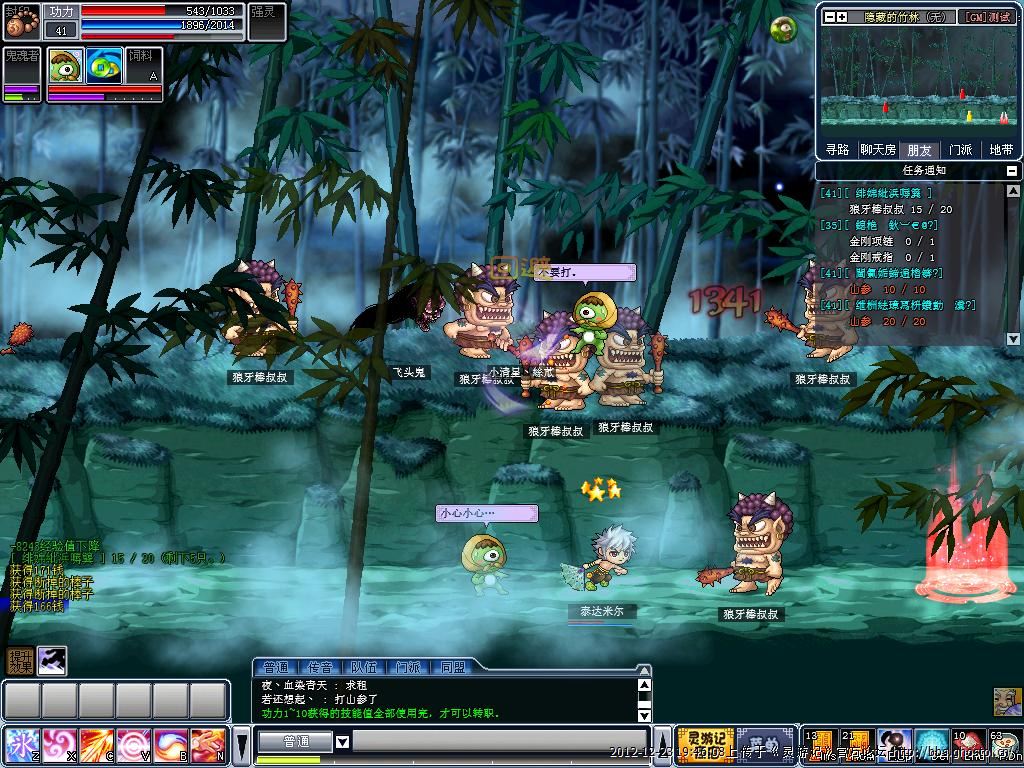Open the 同盟 alliance chat tab
This screenshot has height=768, width=1024.
pyautogui.click(x=451, y=667)
